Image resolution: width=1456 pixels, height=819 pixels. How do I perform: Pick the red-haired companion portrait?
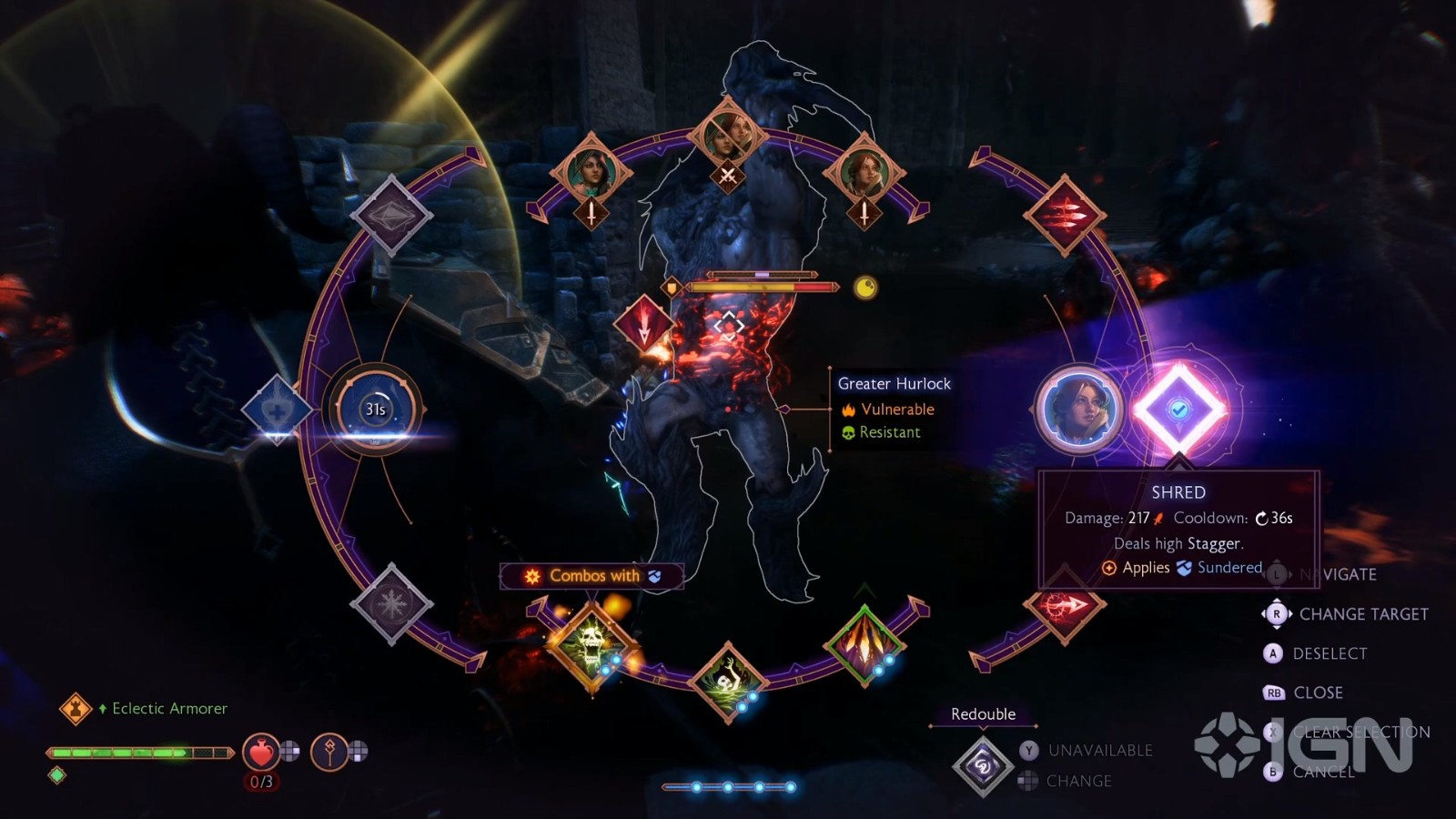click(x=864, y=173)
